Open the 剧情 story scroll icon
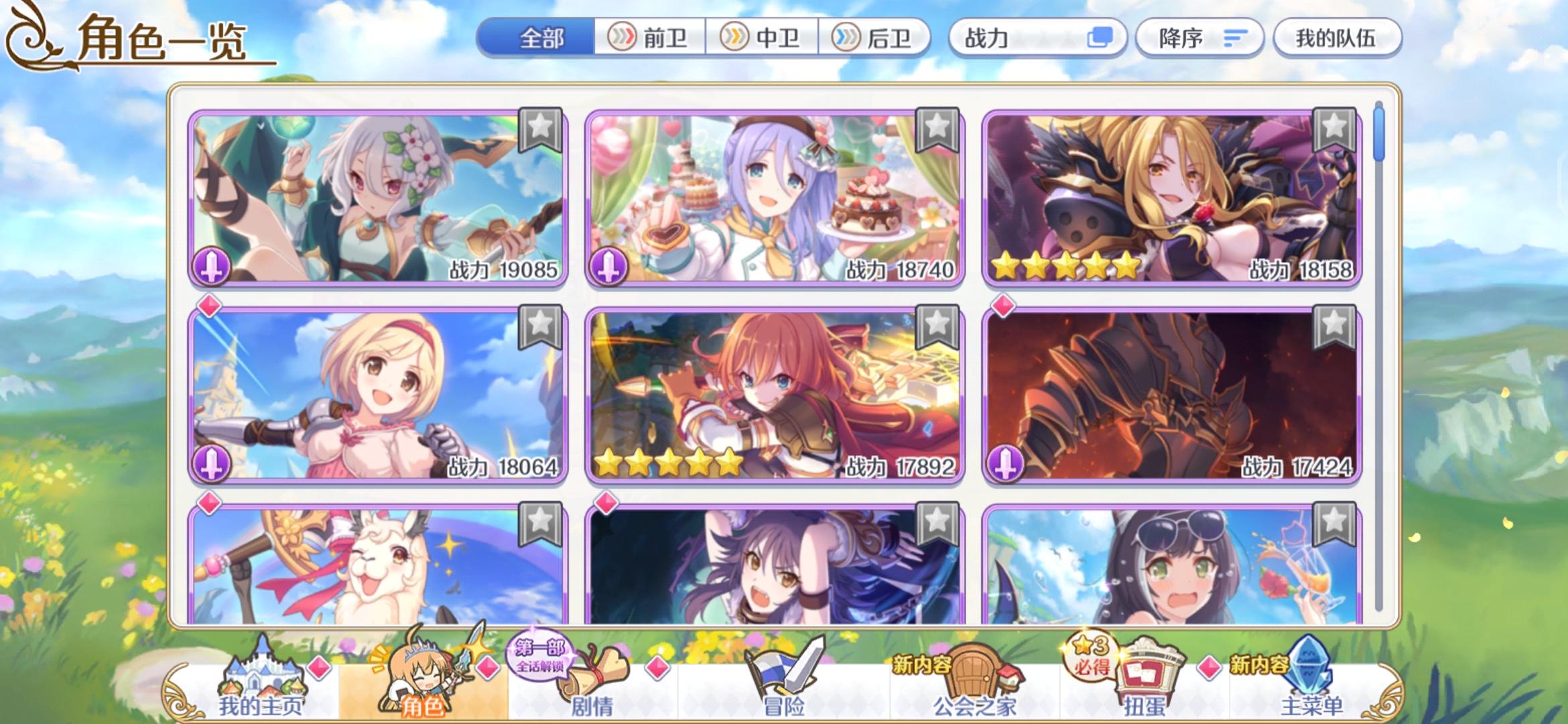Viewport: 1568px width, 724px height. (x=590, y=677)
